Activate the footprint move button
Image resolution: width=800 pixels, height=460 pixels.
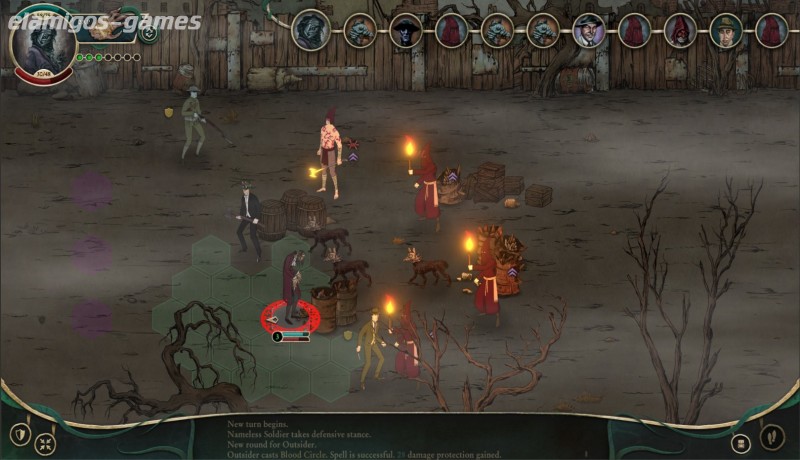[771, 436]
